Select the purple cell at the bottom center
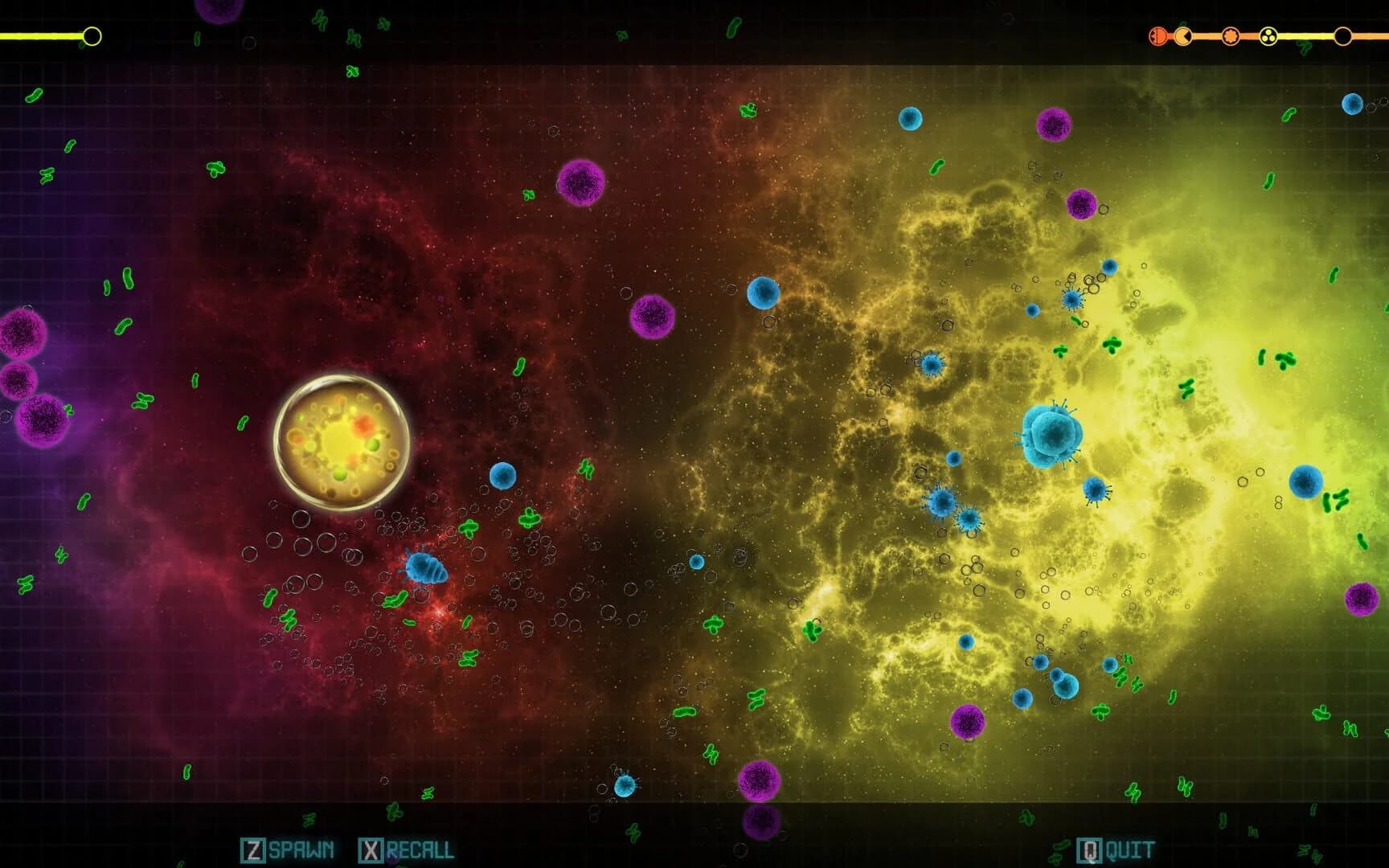The height and width of the screenshot is (868, 1389). pyautogui.click(x=759, y=780)
